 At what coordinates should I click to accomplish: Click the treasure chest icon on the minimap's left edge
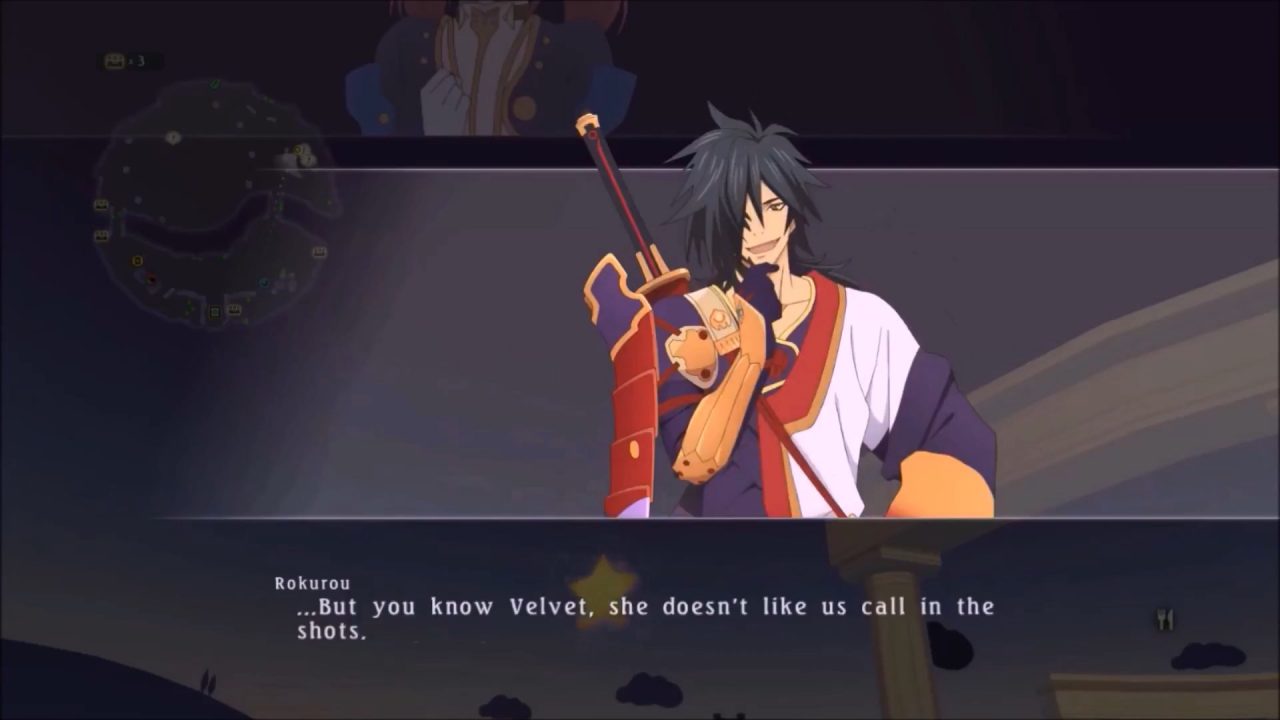pos(101,204)
